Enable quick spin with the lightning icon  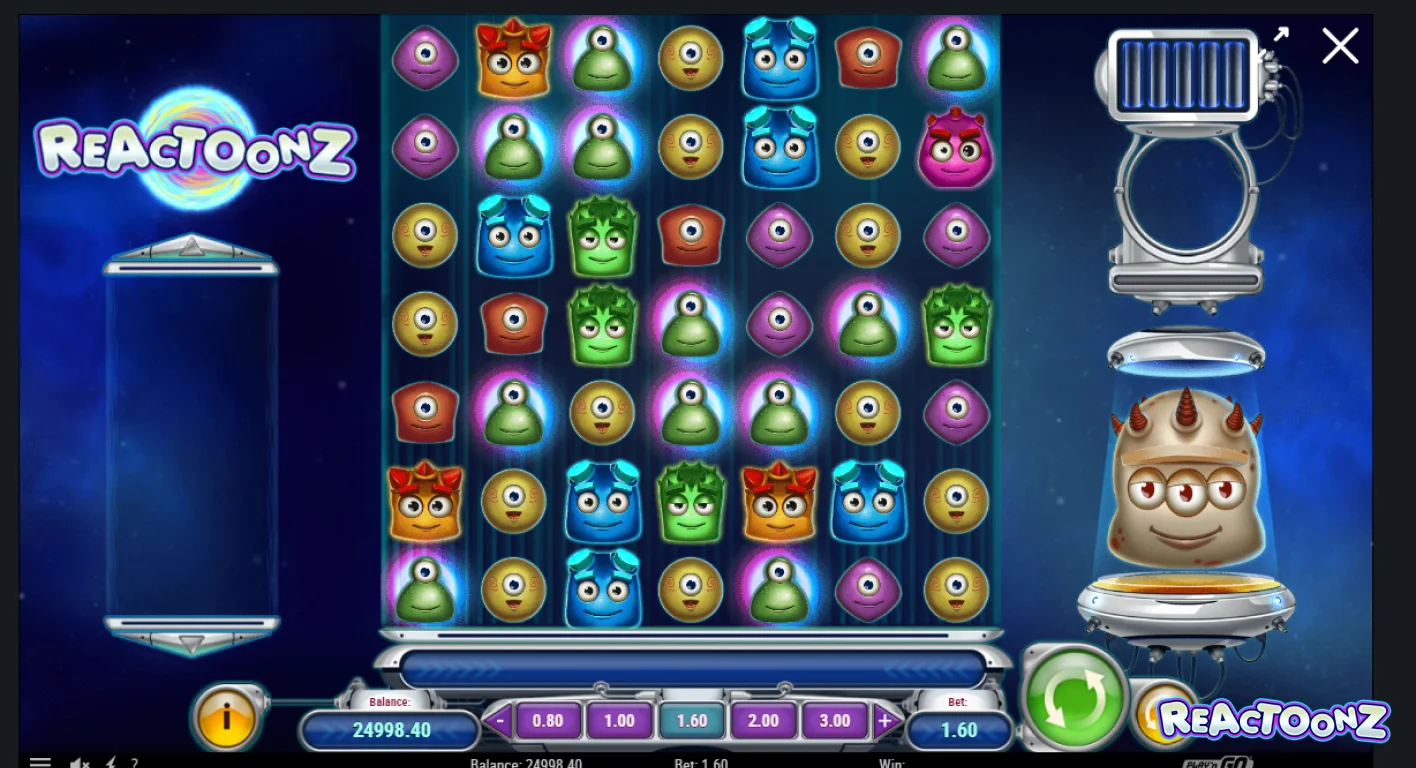click(x=110, y=762)
